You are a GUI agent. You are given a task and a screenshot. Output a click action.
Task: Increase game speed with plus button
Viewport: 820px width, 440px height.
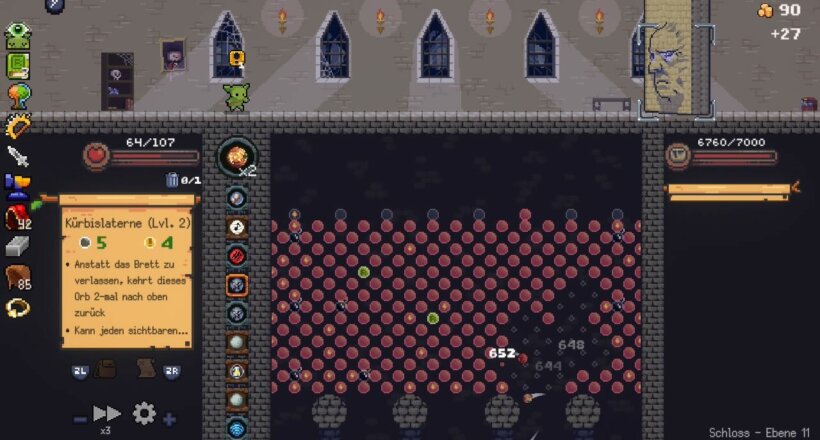click(170, 419)
